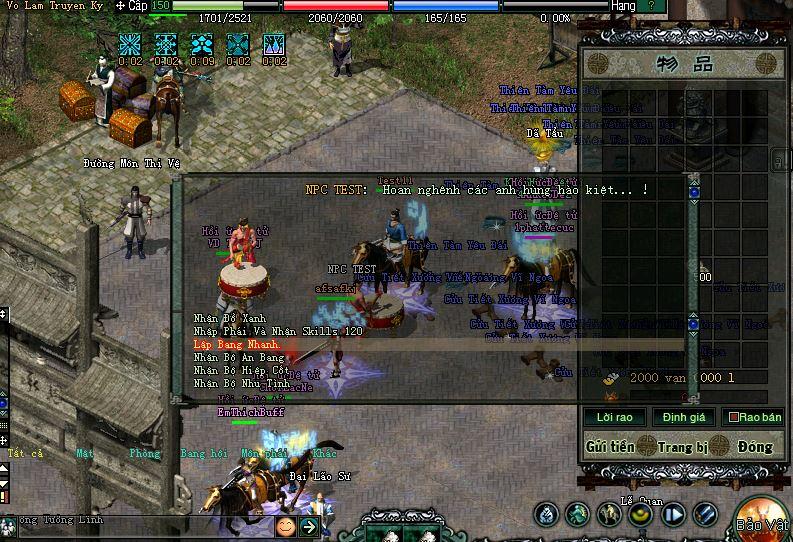Choose the "Nhận Bộ Nhu Tình" option
This screenshot has height=542, width=793.
point(242,383)
